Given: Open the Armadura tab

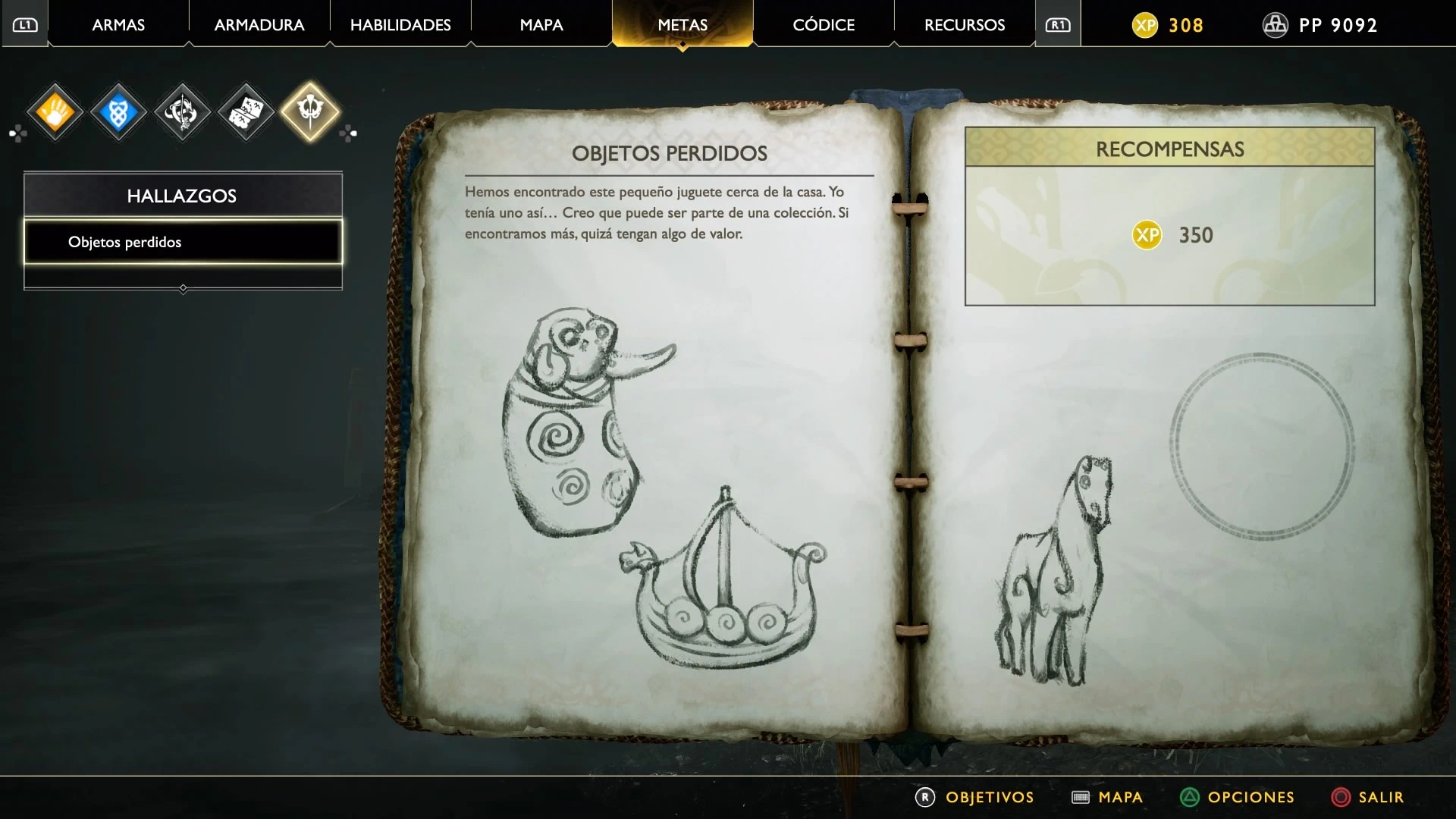Looking at the screenshot, I should click(259, 25).
